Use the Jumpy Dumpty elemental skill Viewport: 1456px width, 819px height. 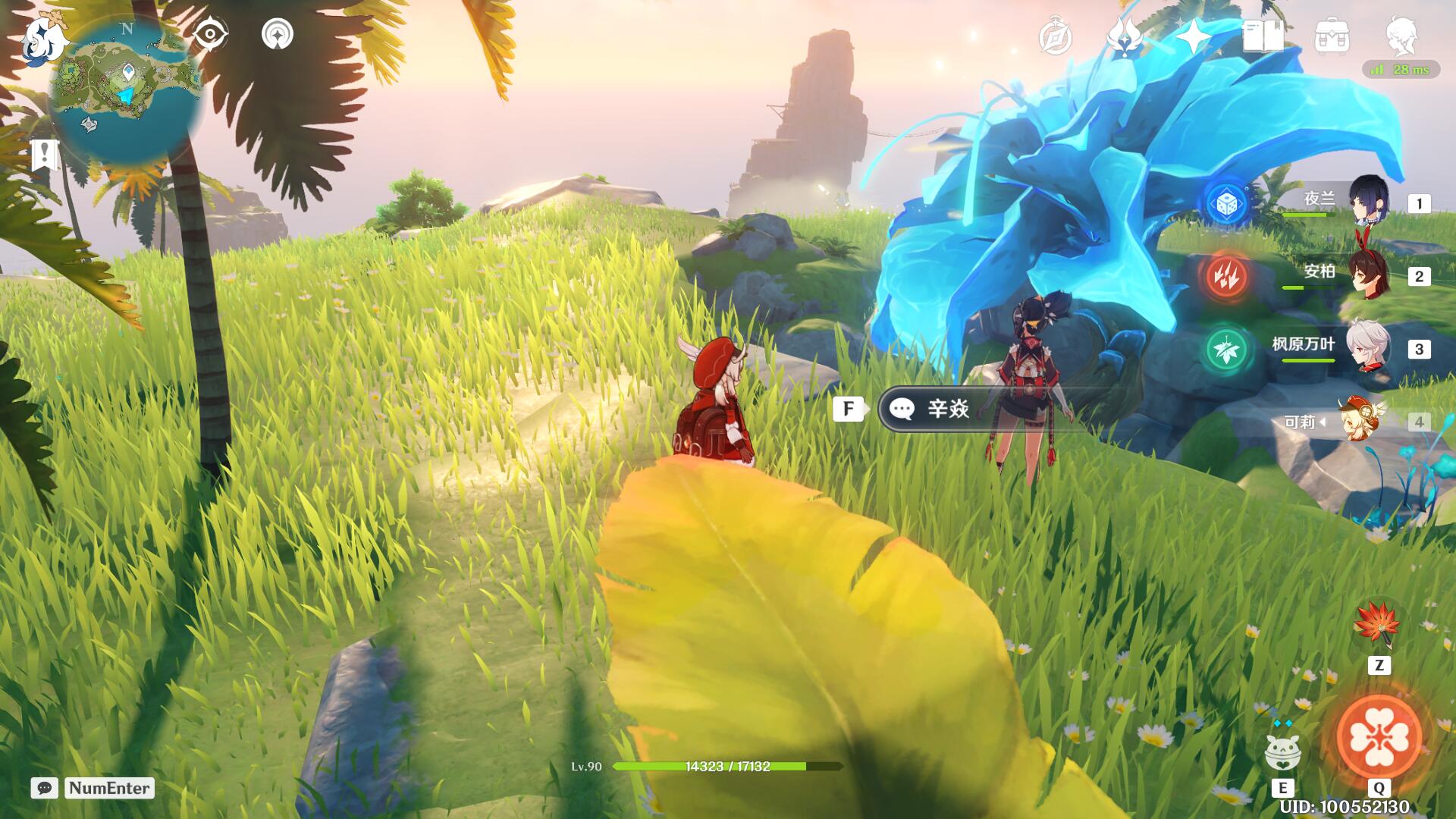click(x=1282, y=751)
